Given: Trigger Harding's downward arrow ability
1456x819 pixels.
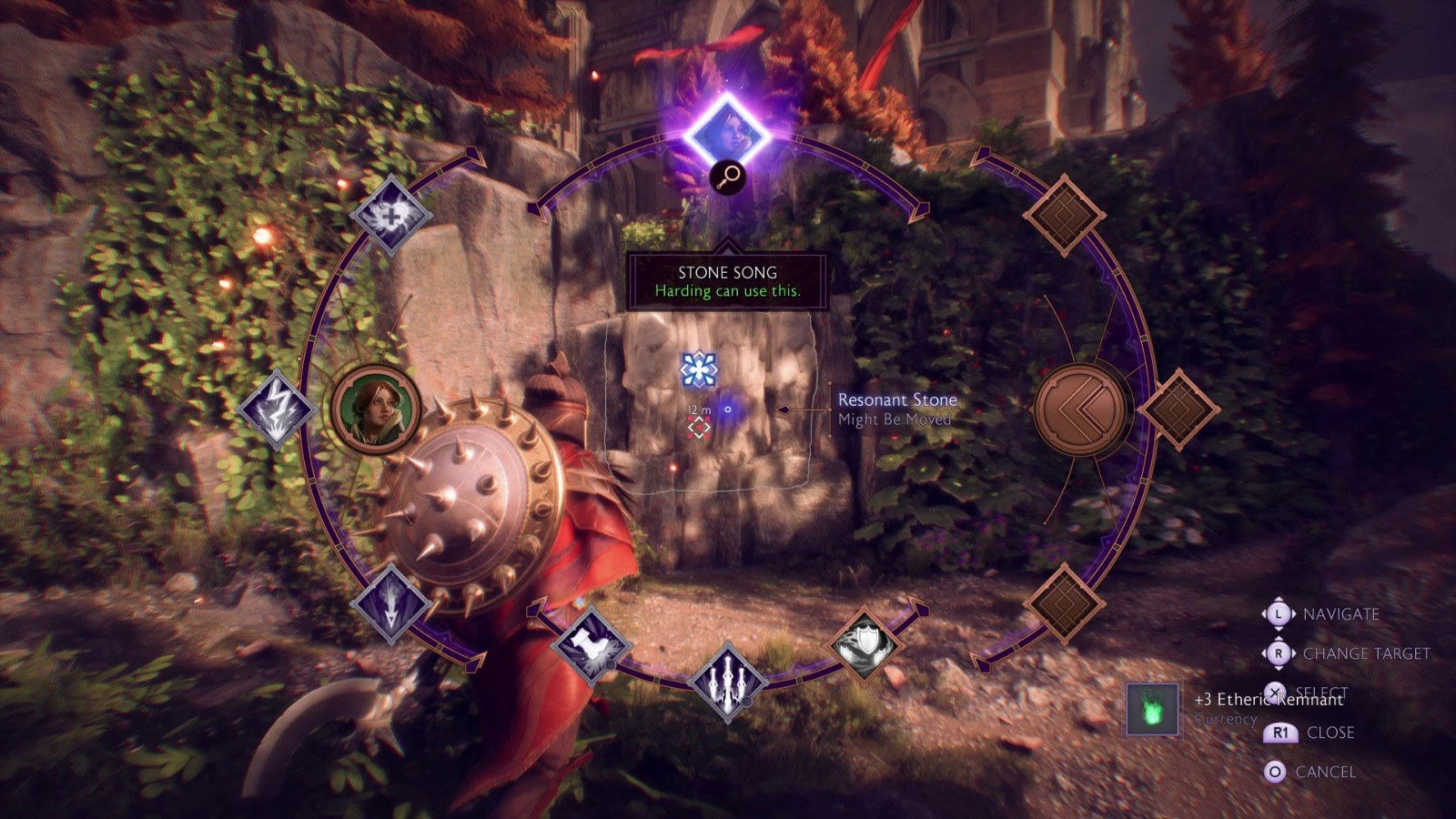Looking at the screenshot, I should pyautogui.click(x=391, y=603).
